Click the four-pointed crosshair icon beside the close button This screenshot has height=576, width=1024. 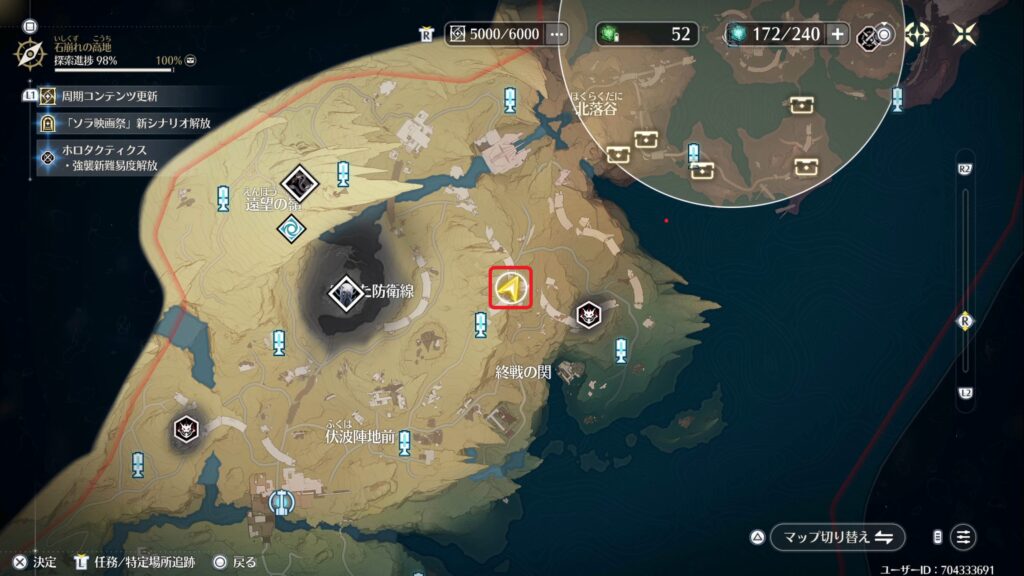917,35
